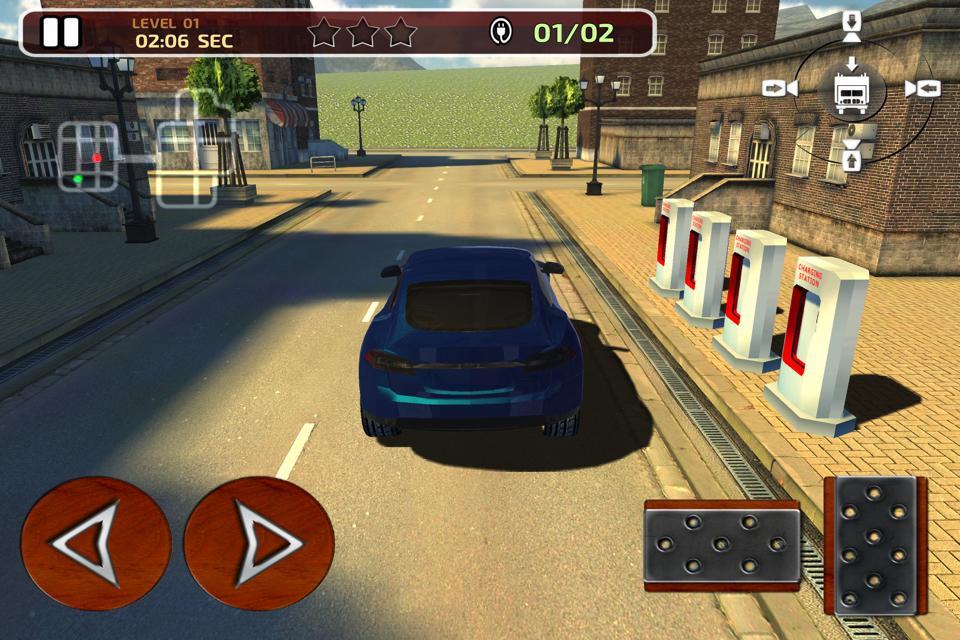Switch to the left side camera view

coord(779,88)
